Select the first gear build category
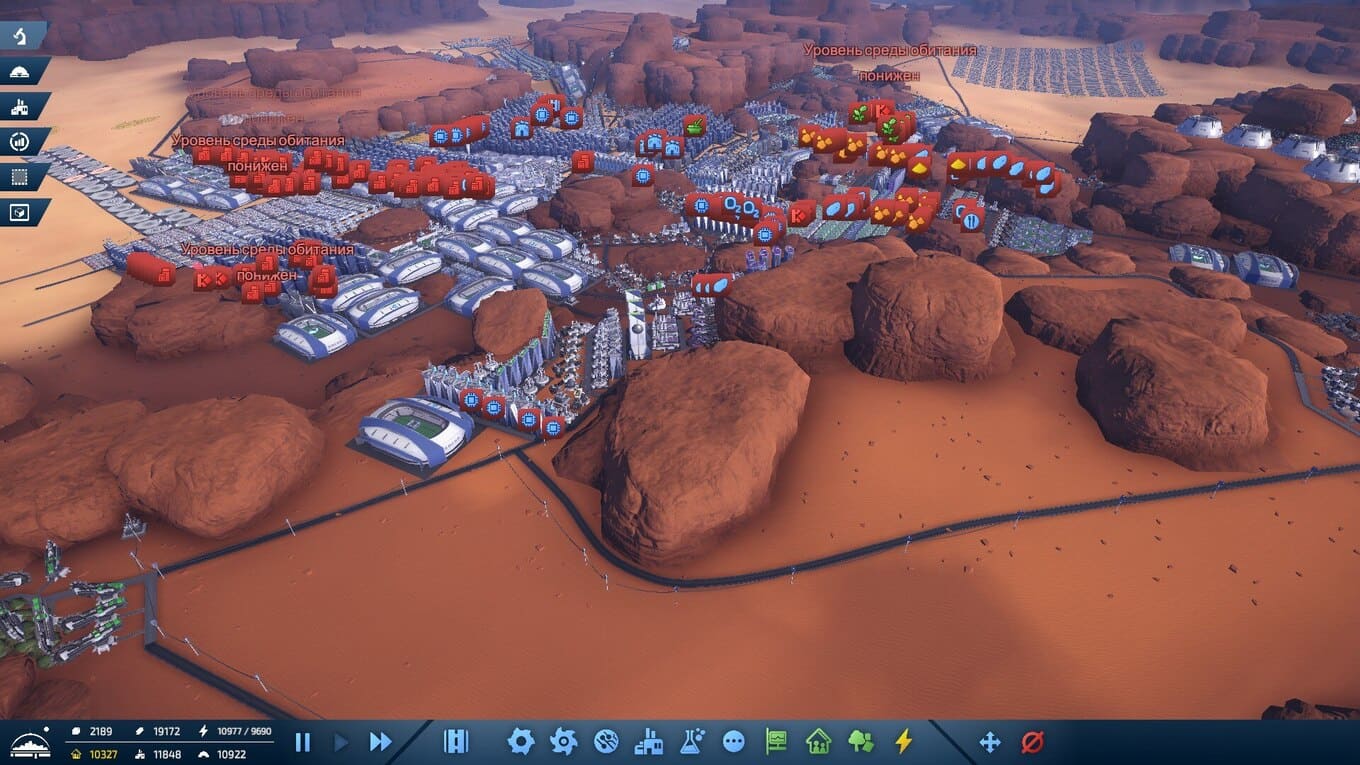 click(520, 741)
